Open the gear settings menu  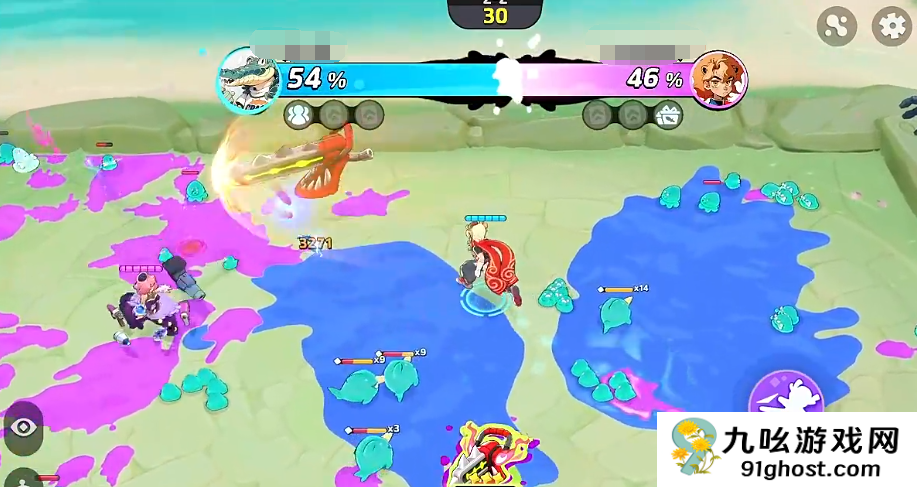tap(892, 26)
